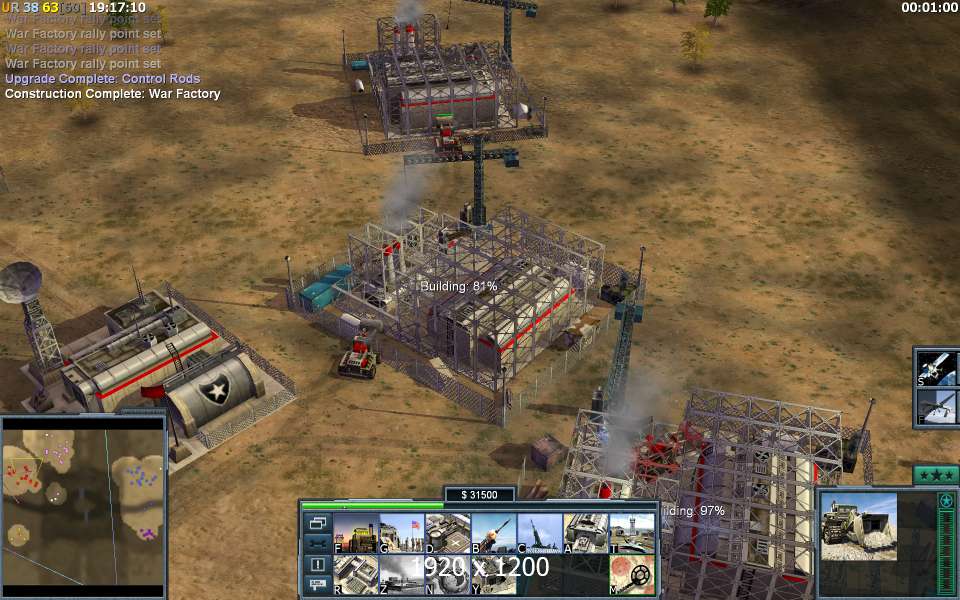Viewport: 960px width, 600px height.
Task: Select the building icon marked R
Action: (355, 575)
